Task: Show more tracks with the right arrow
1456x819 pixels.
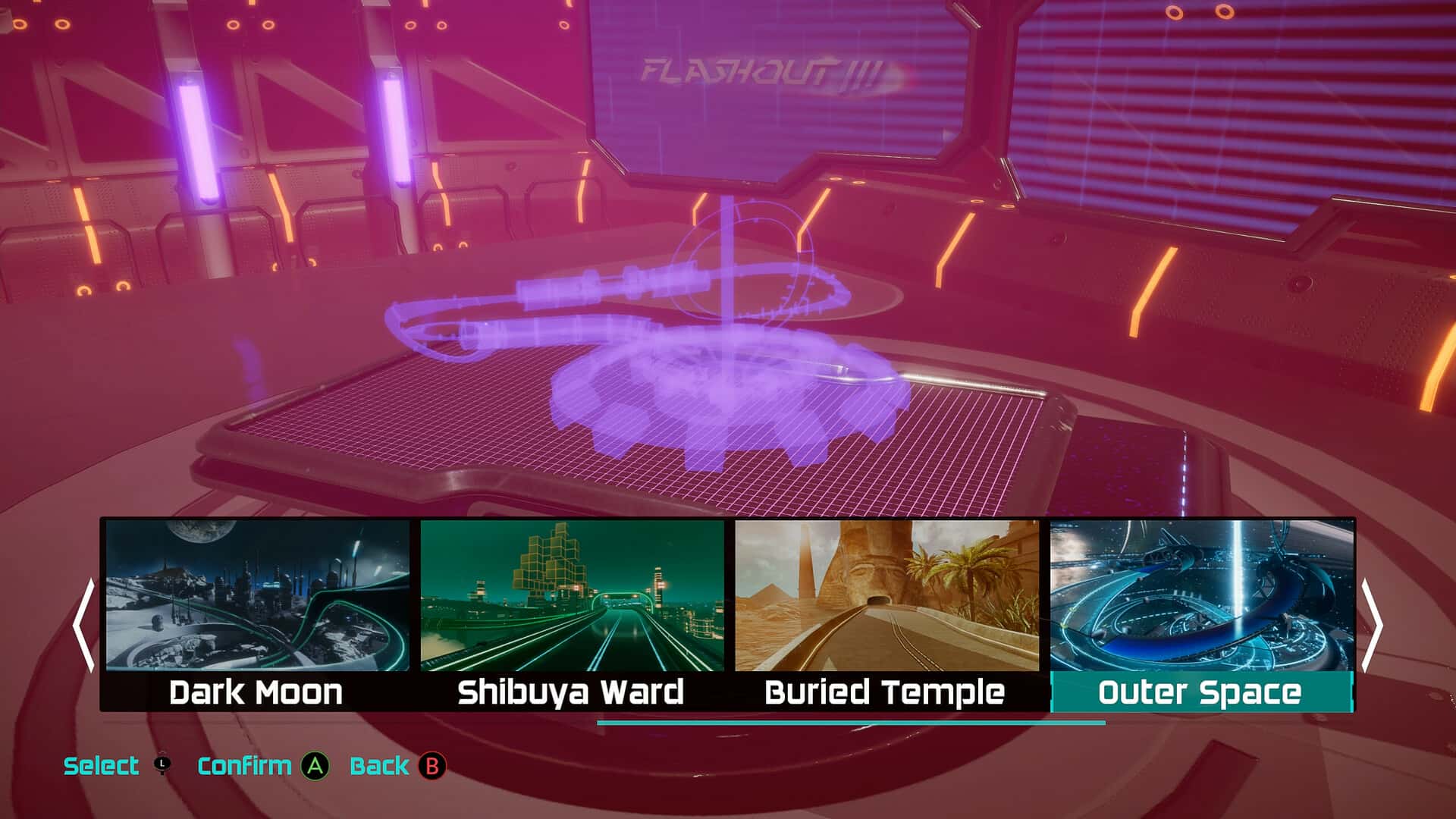Action: click(x=1372, y=626)
